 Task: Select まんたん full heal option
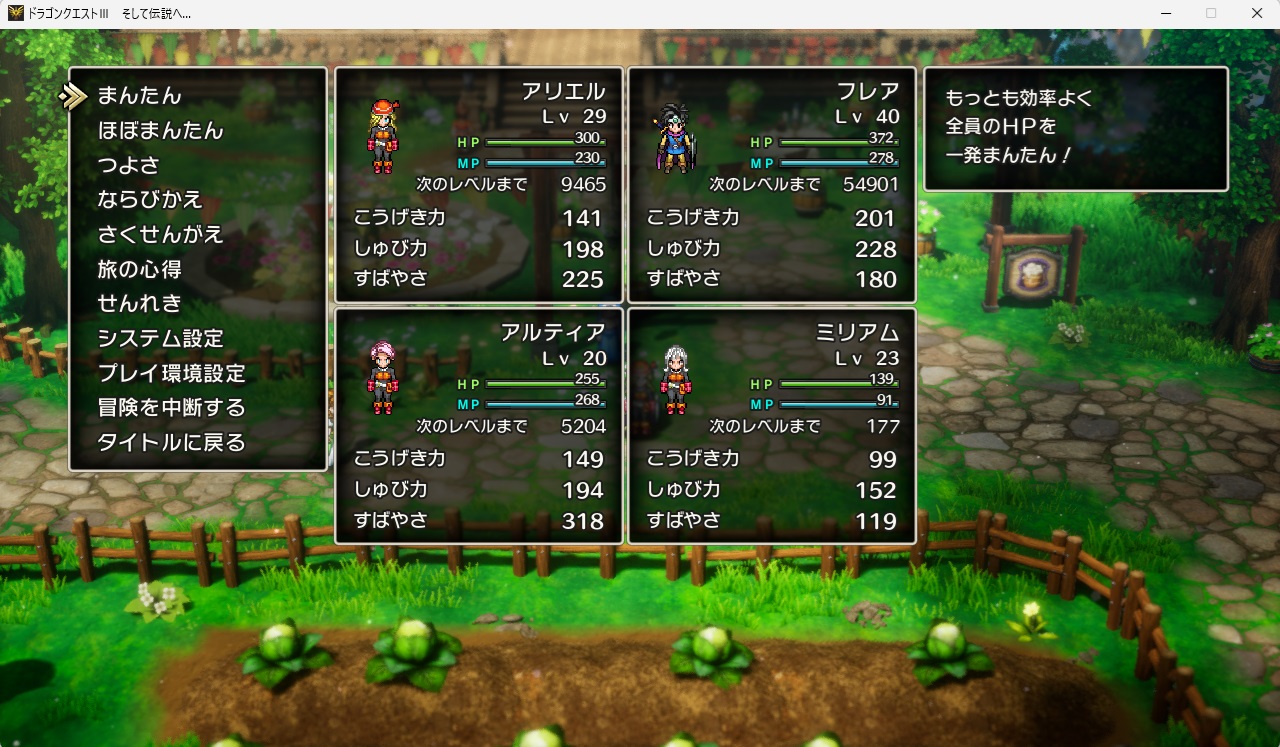point(139,96)
